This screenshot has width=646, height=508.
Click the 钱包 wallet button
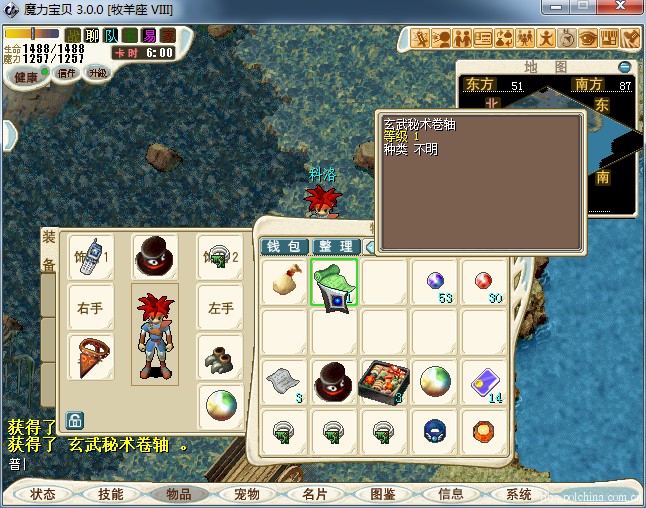[282, 246]
